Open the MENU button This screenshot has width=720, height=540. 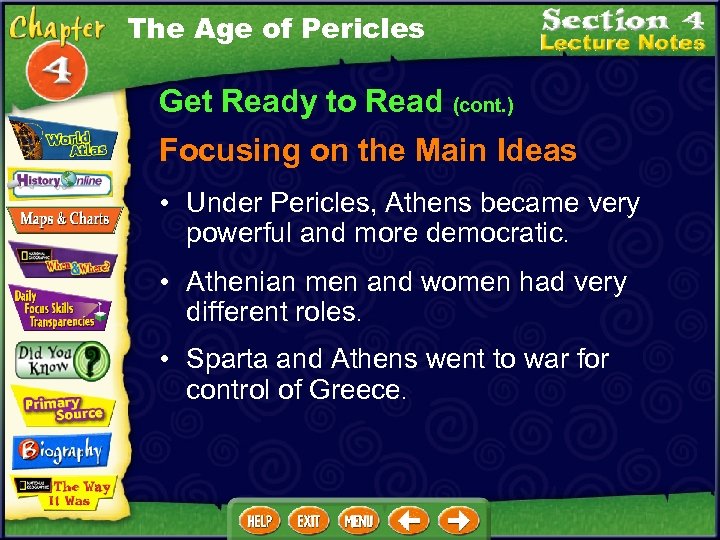358,520
